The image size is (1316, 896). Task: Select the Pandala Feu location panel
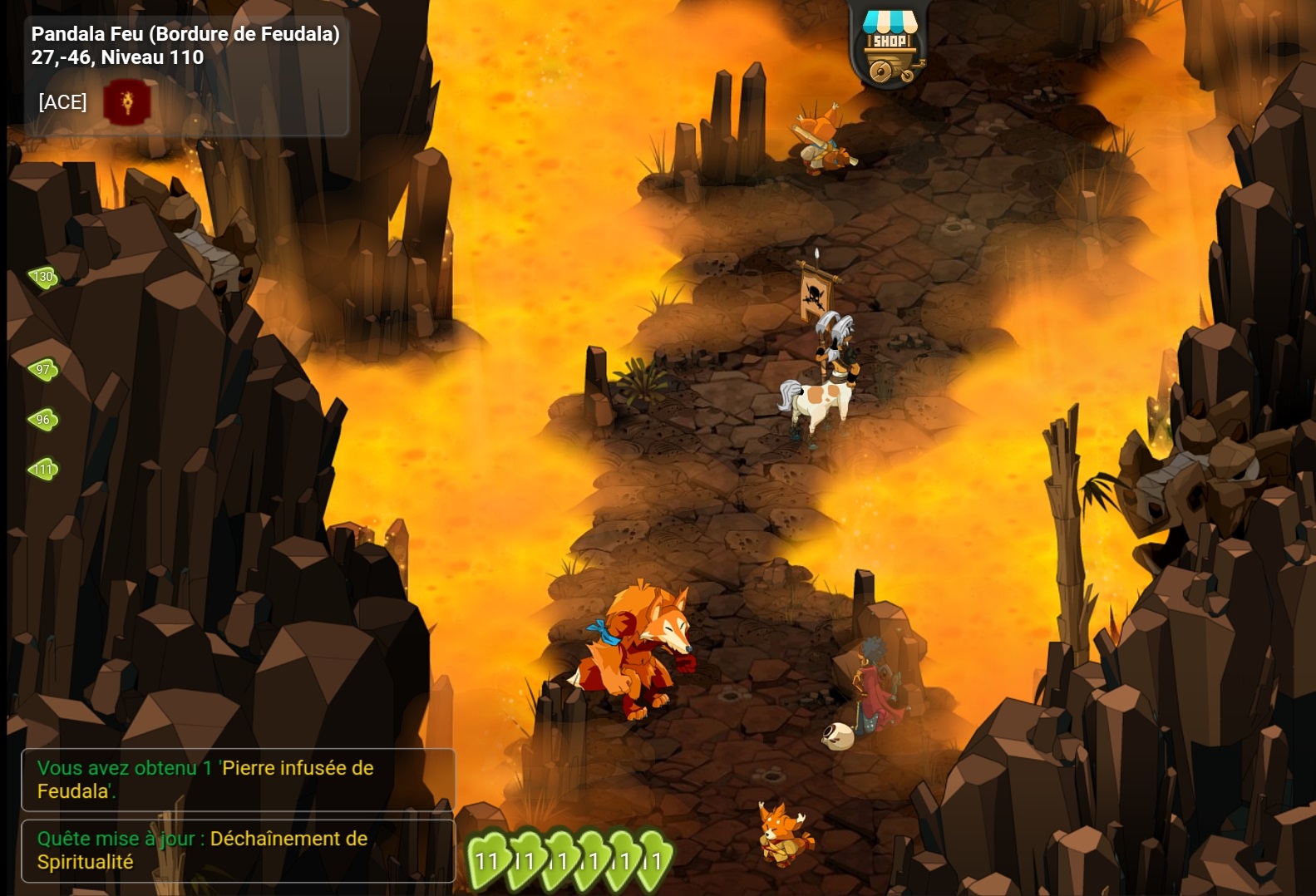[185, 47]
